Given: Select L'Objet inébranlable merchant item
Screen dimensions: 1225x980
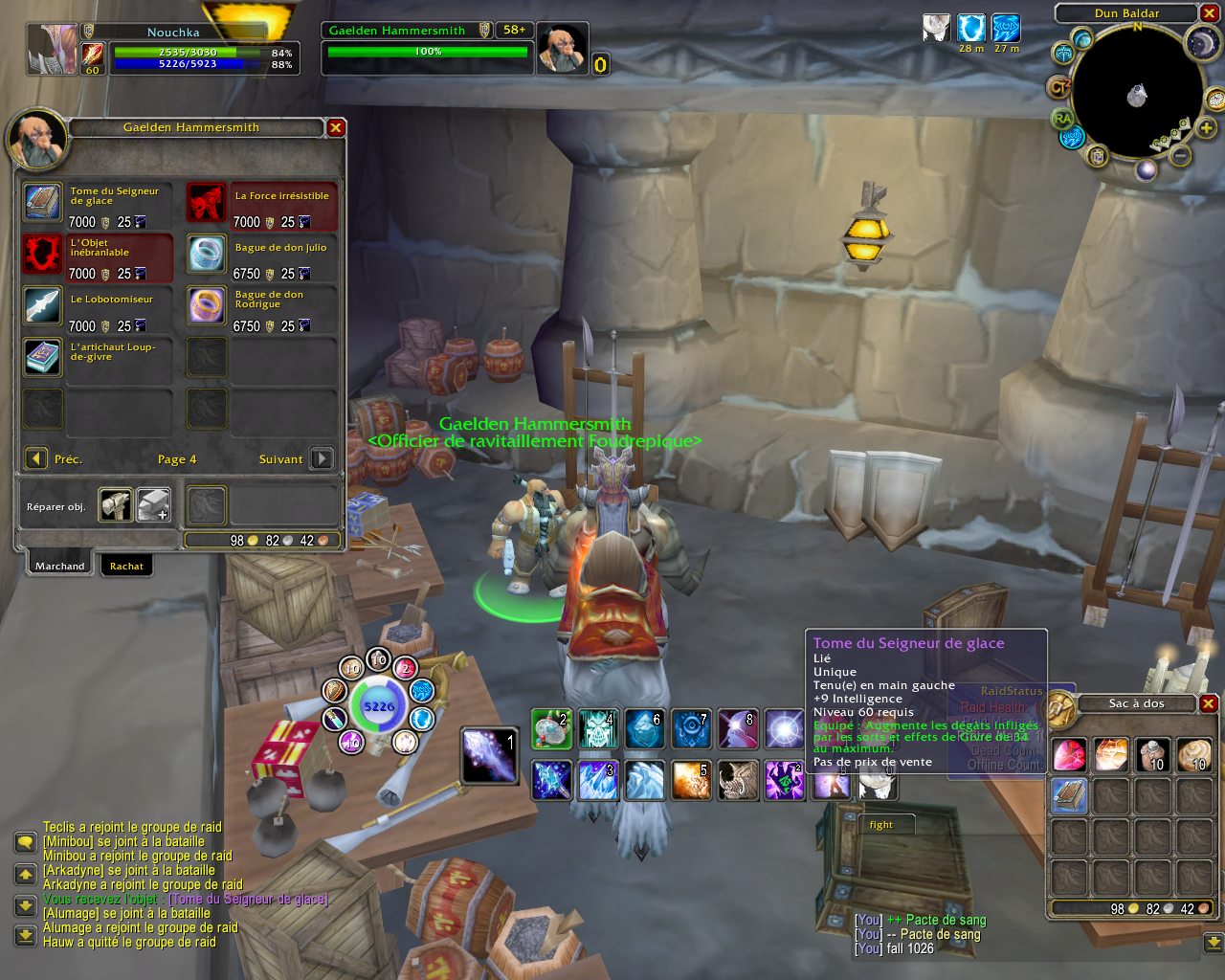Looking at the screenshot, I should tap(43, 255).
